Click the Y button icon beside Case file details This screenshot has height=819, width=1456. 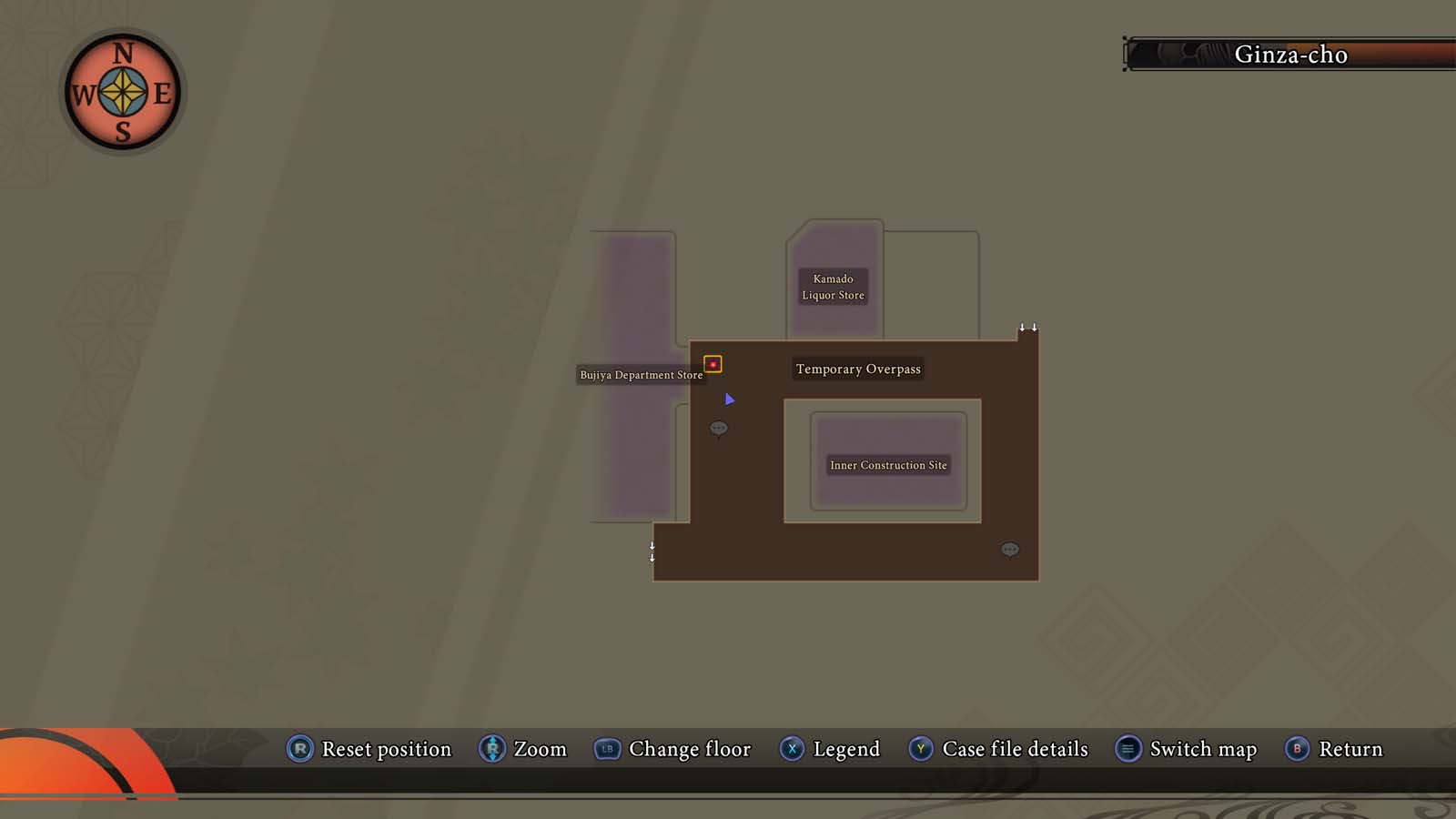click(921, 749)
